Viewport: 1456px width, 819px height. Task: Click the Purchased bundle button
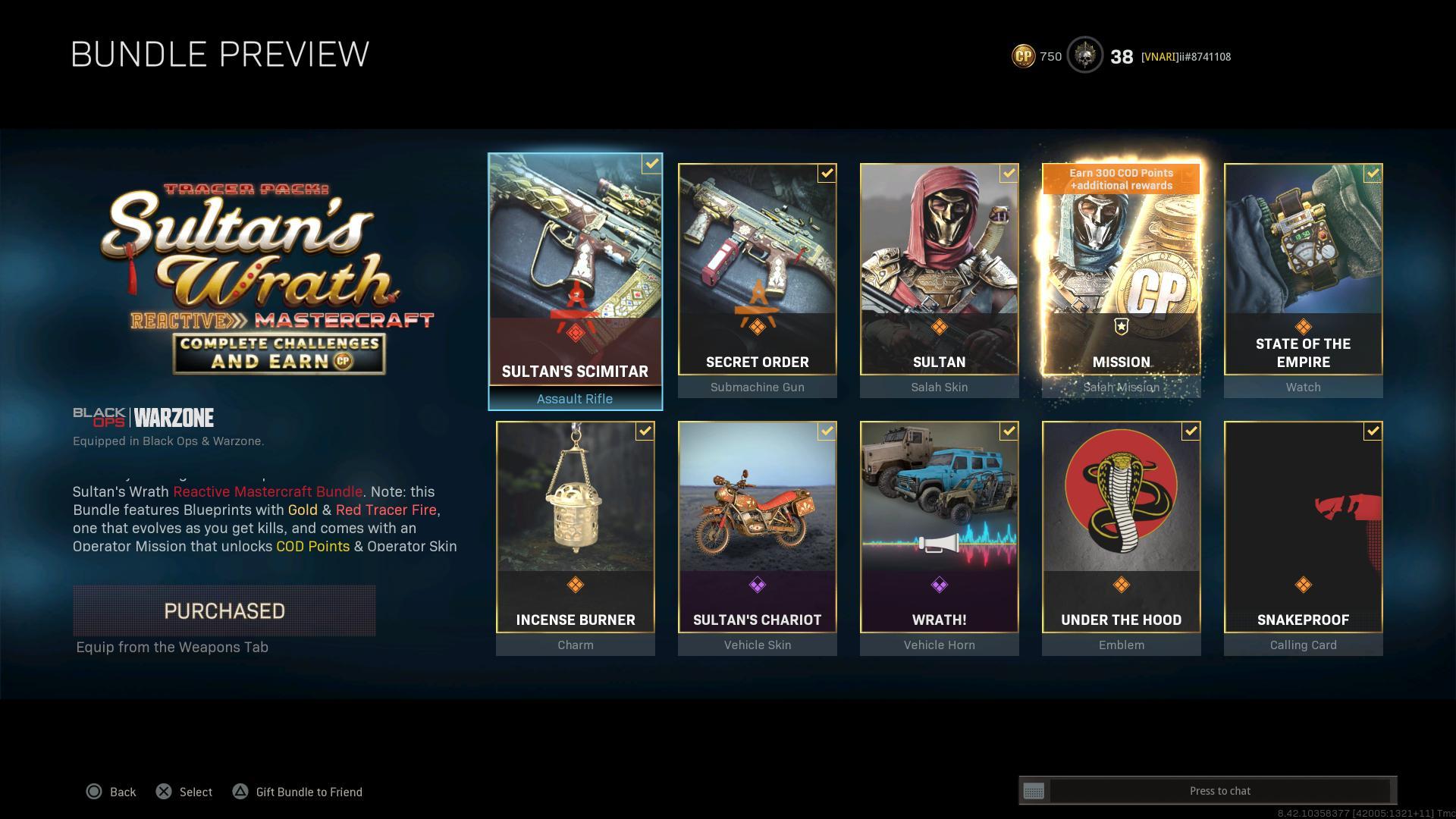coord(224,610)
